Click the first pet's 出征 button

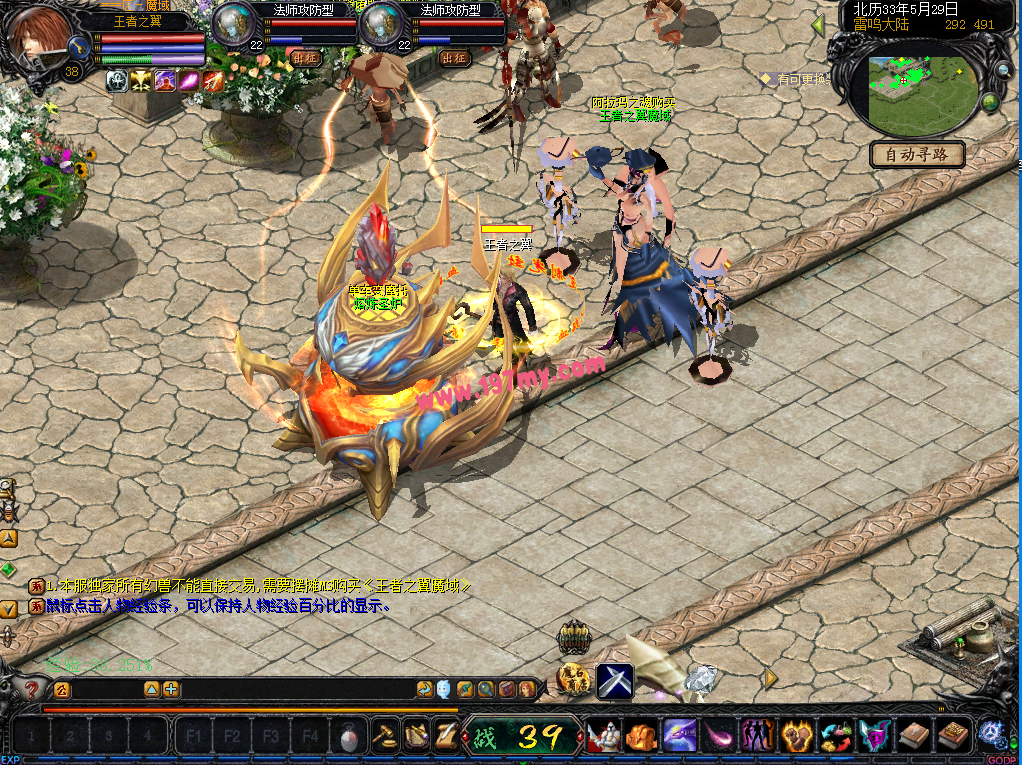coord(308,58)
